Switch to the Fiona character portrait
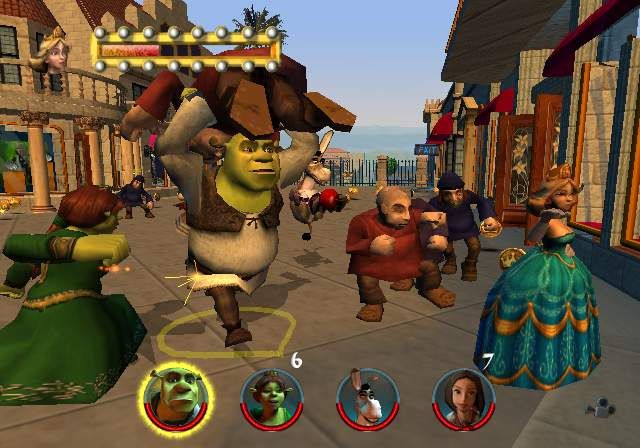The image size is (640, 448). [x=271, y=397]
